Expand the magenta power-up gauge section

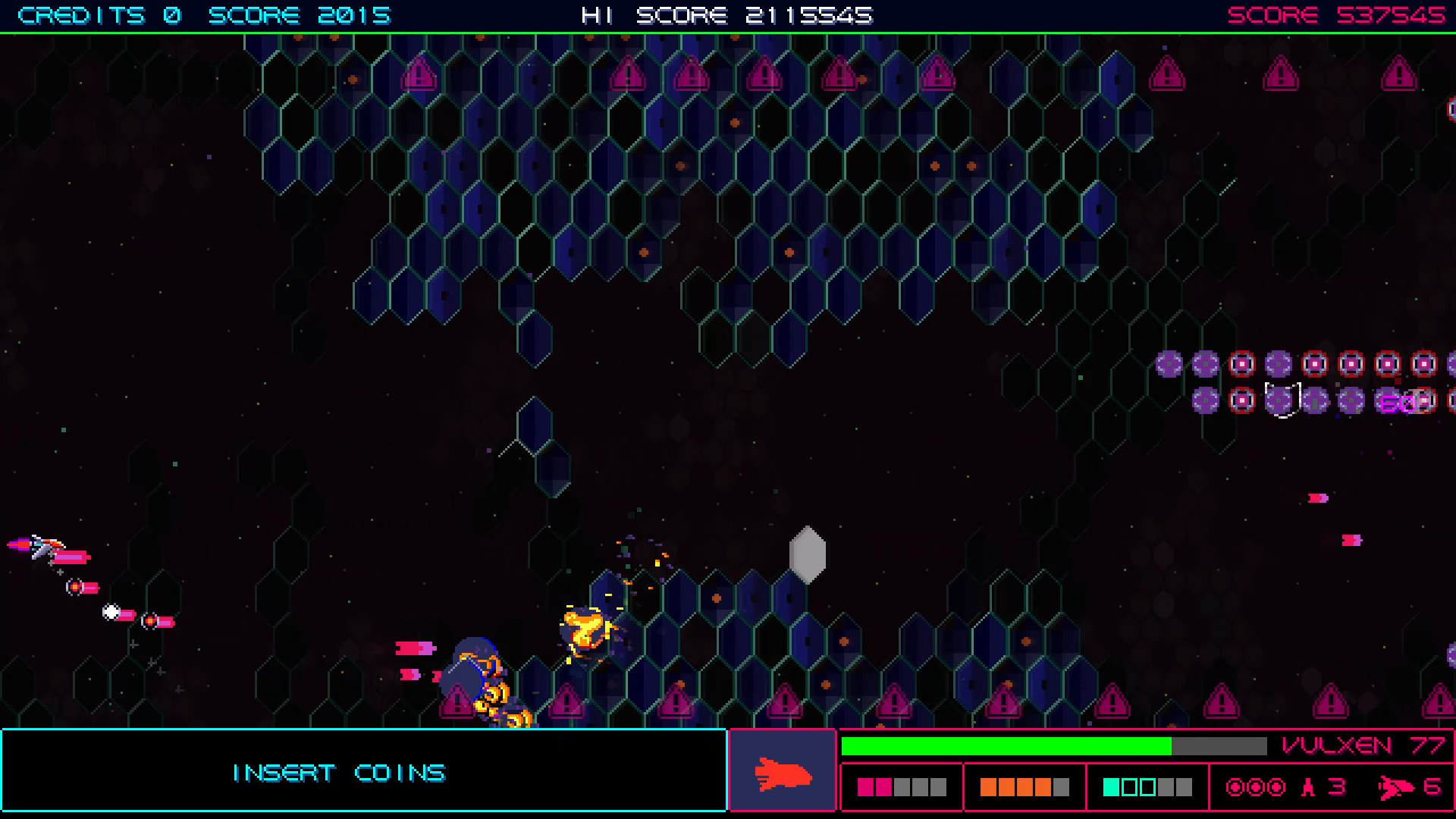pos(901,786)
